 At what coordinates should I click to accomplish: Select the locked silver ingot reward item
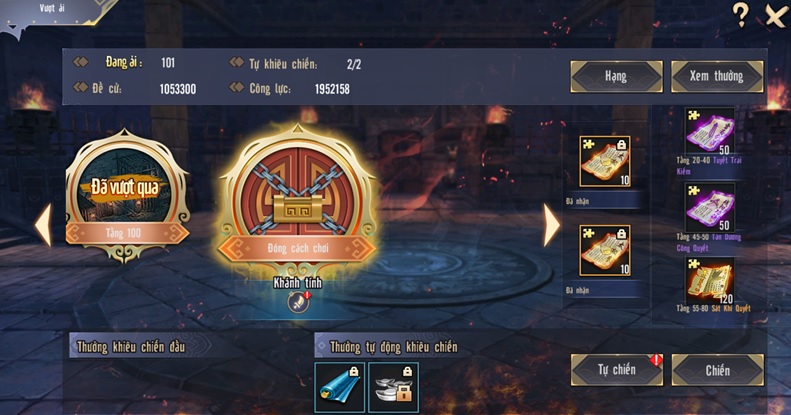pos(393,387)
